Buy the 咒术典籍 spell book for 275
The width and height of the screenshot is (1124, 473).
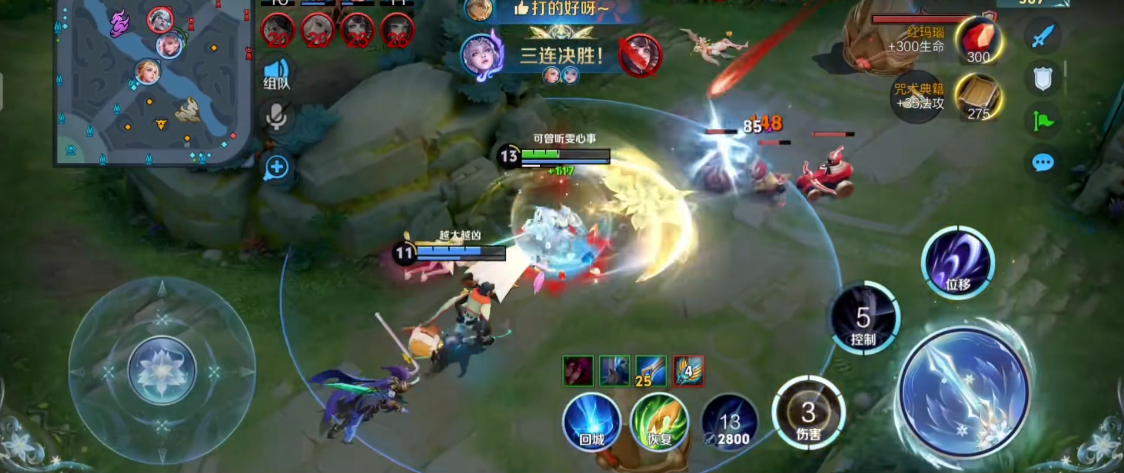[x=977, y=98]
